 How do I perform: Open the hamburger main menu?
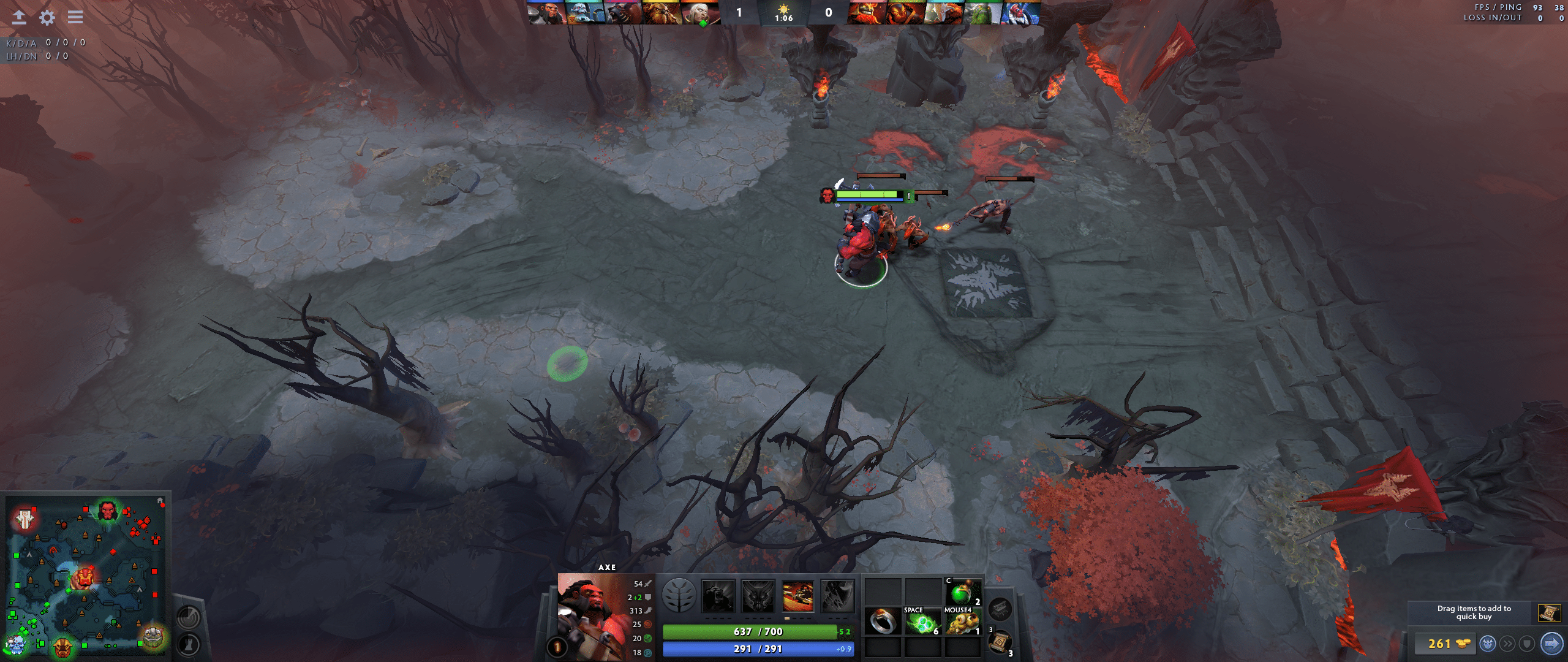[75, 18]
